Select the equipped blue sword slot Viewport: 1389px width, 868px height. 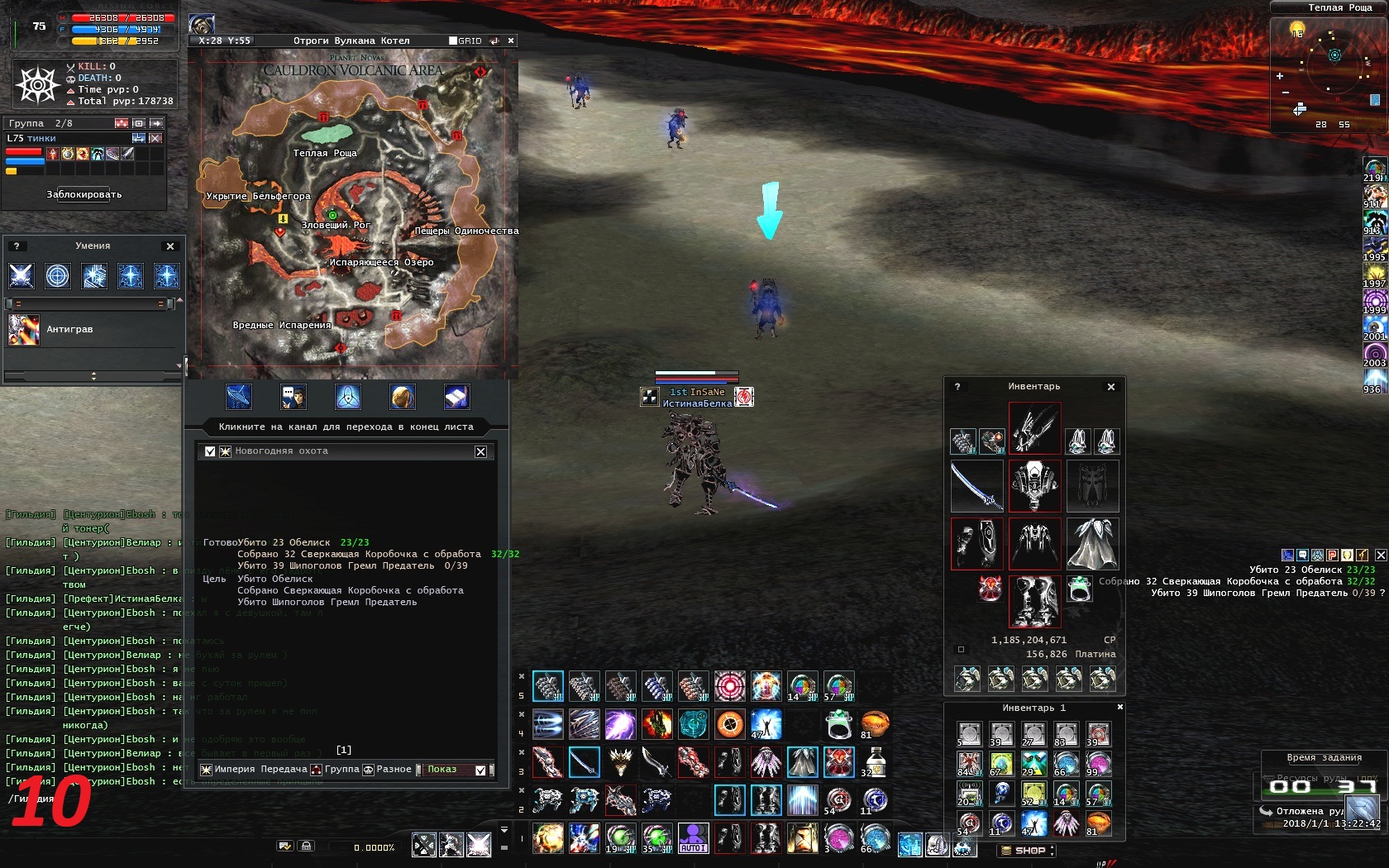pos(976,485)
